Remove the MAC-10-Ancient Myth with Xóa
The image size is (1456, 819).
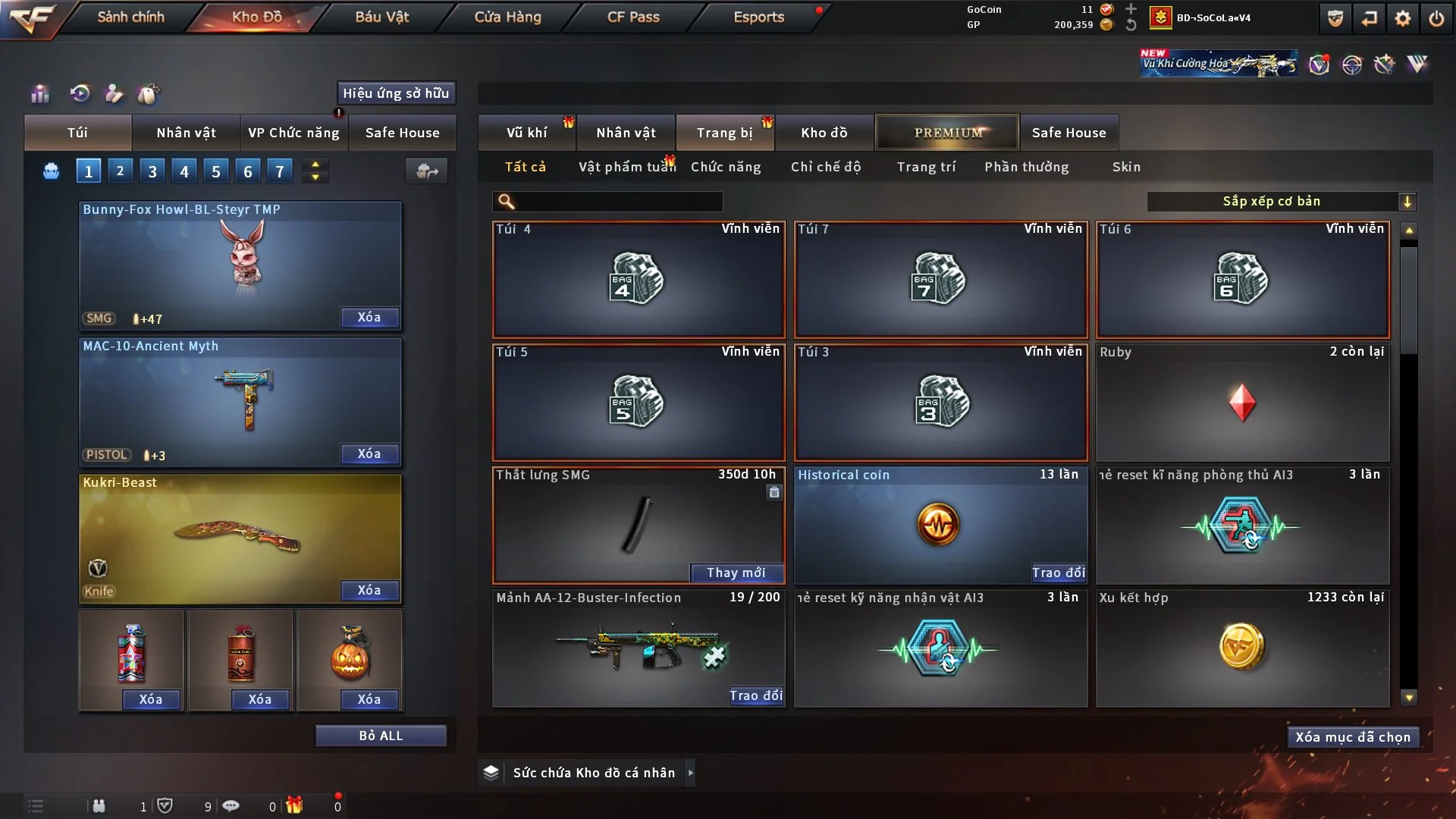coord(369,453)
